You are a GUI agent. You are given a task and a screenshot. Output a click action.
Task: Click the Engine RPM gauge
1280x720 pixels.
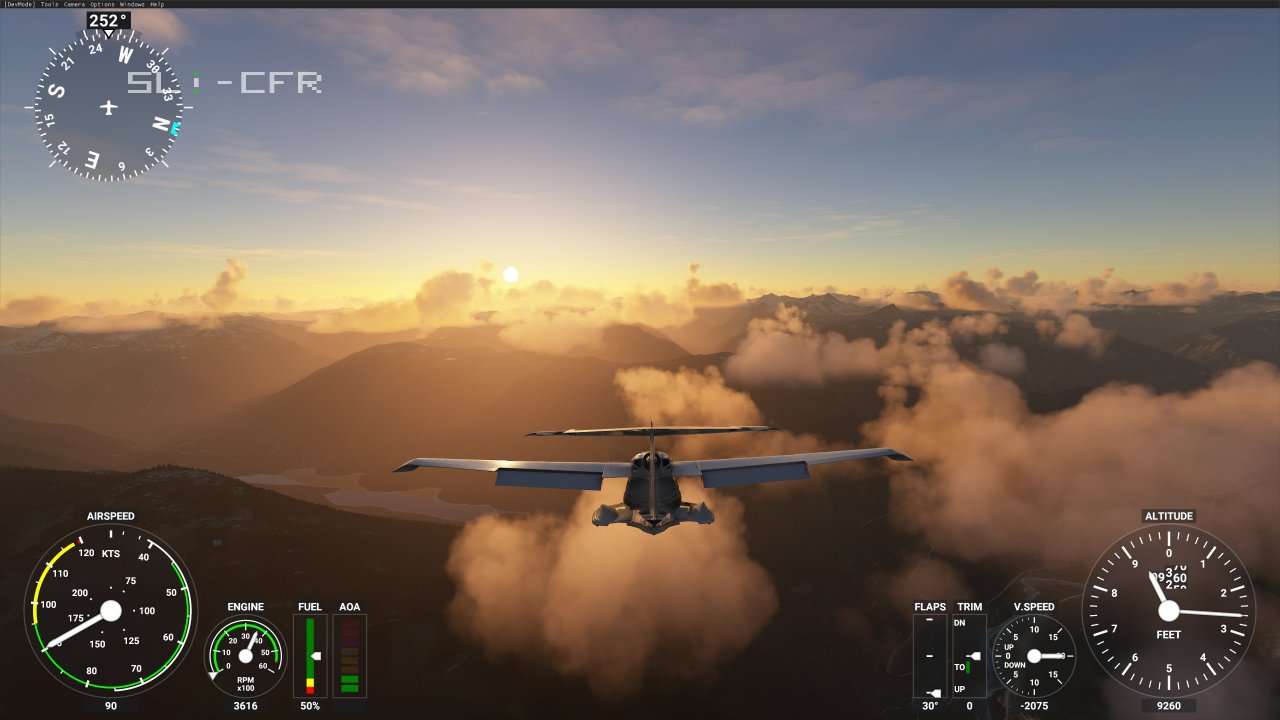point(243,655)
